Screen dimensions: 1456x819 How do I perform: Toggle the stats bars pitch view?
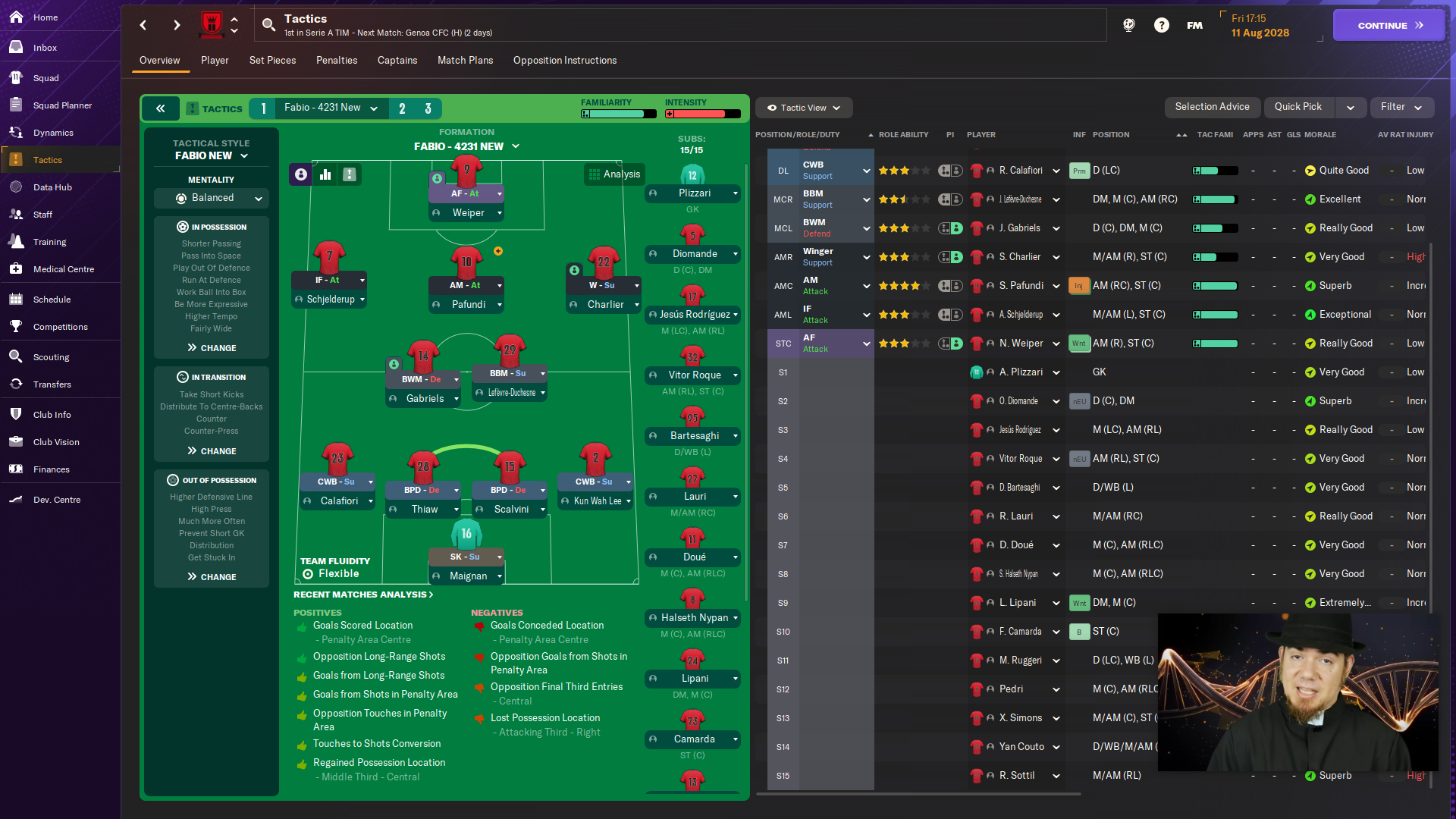[x=325, y=174]
